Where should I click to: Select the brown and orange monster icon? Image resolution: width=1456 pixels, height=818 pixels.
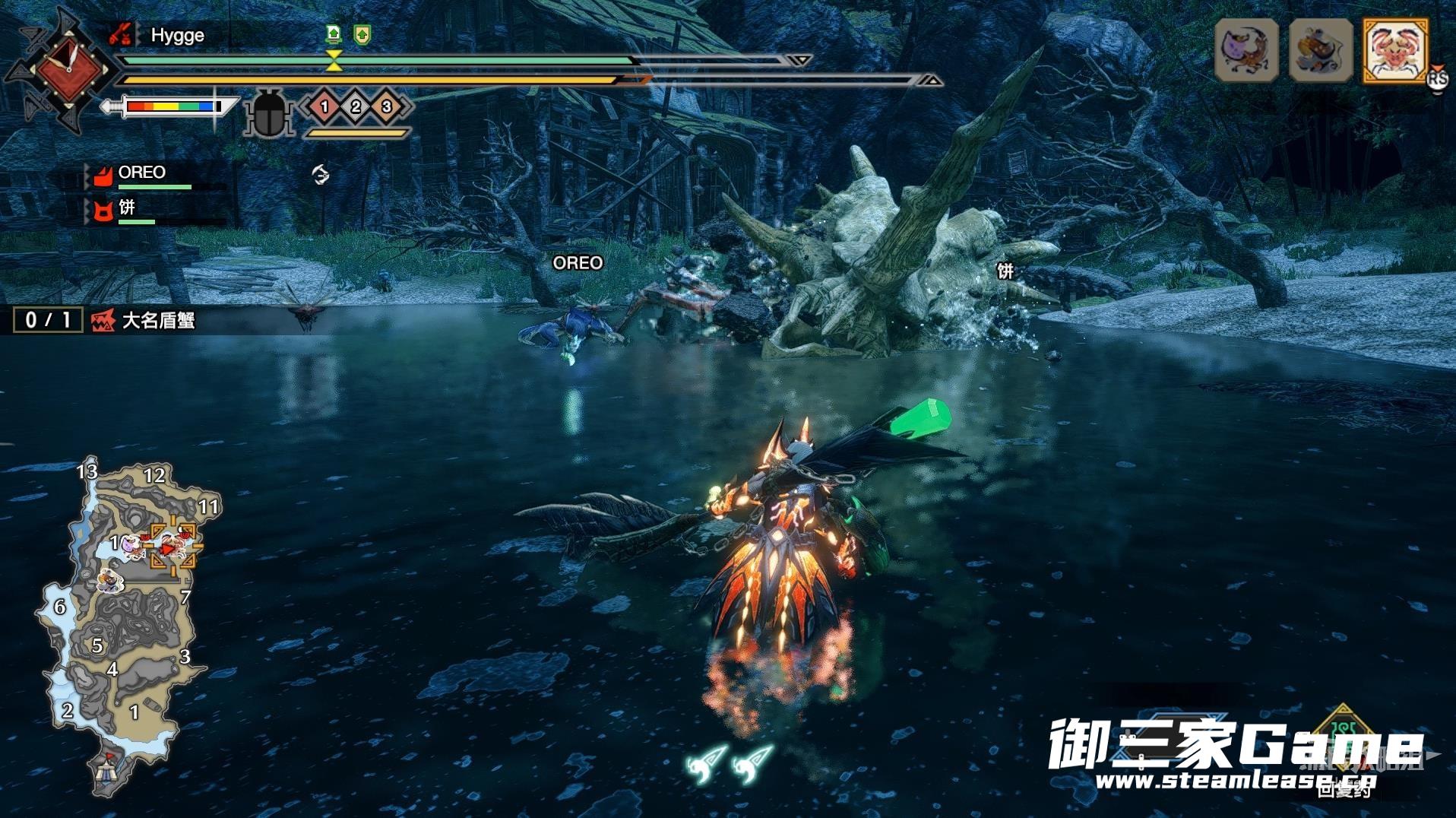click(x=1321, y=51)
